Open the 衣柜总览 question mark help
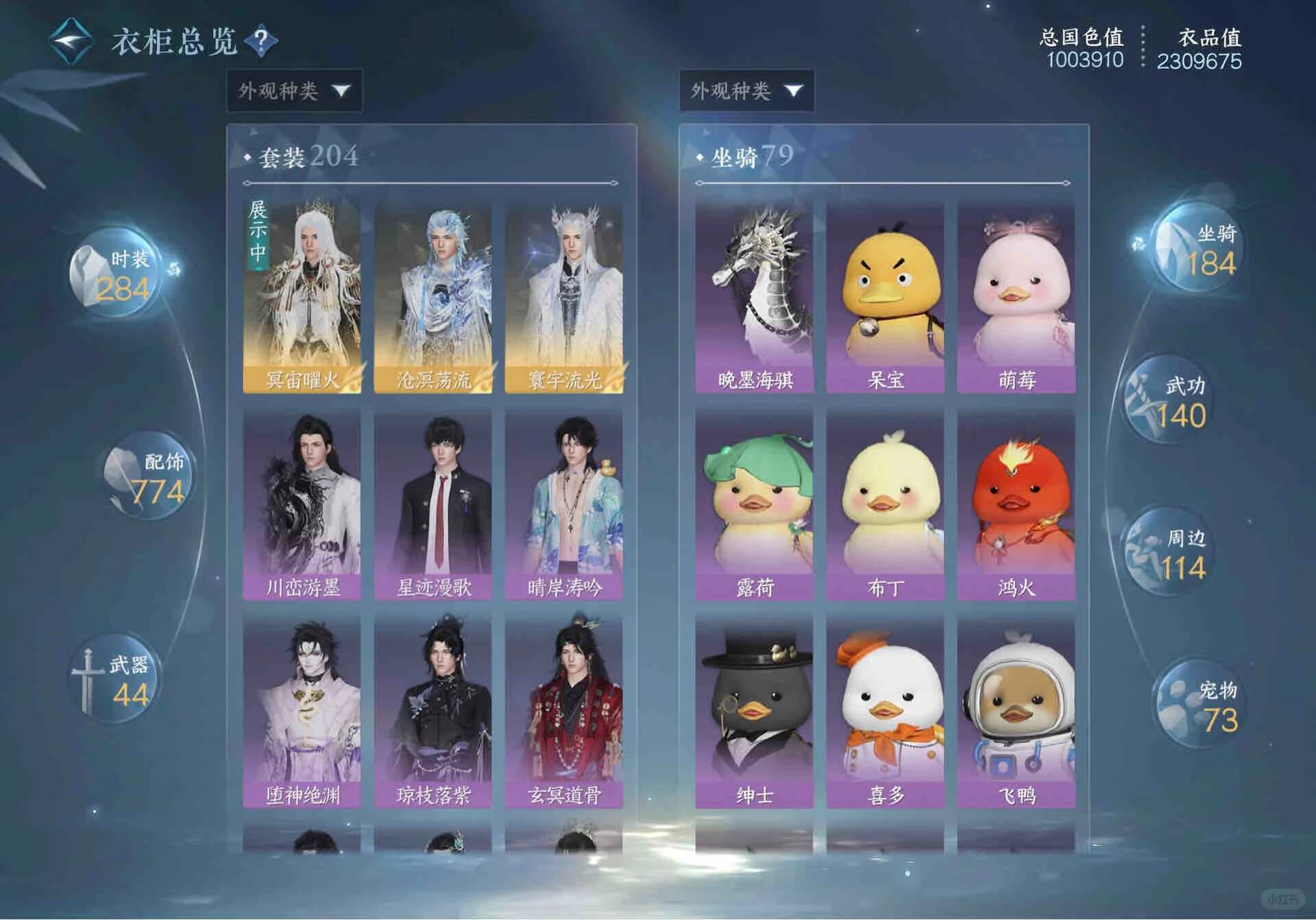This screenshot has height=920, width=1316. coord(261,41)
